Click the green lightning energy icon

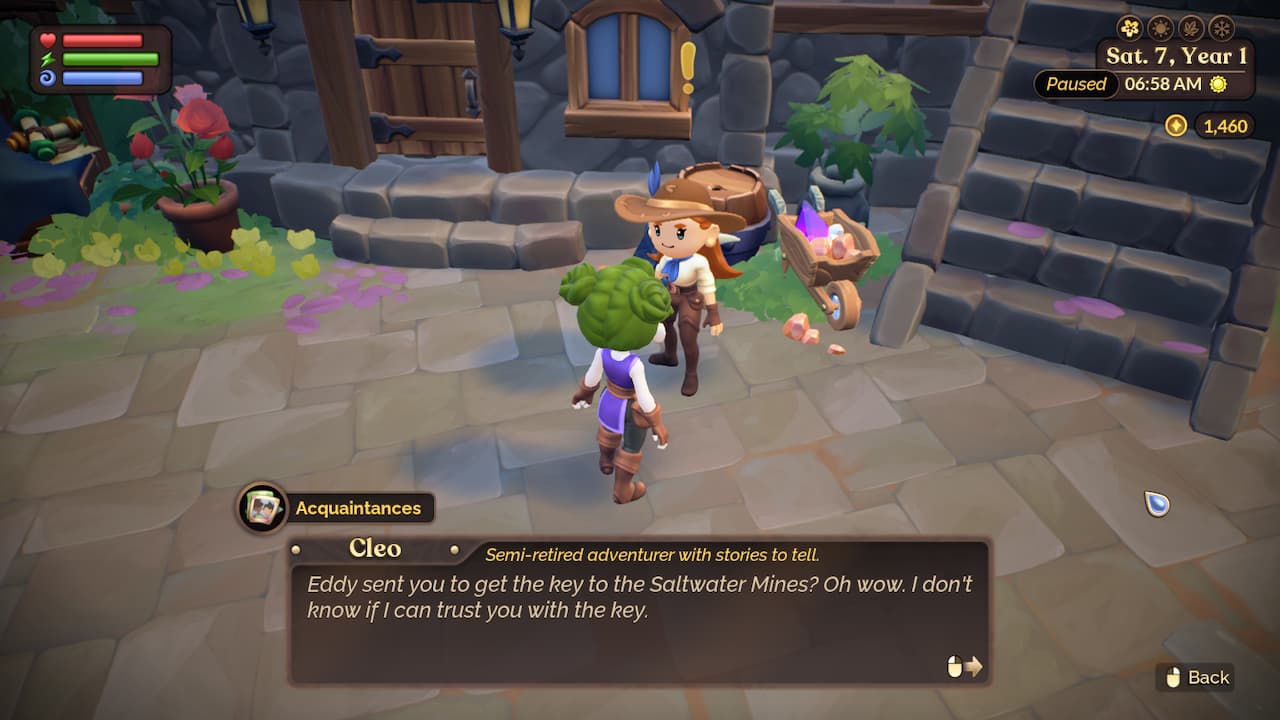click(x=47, y=59)
